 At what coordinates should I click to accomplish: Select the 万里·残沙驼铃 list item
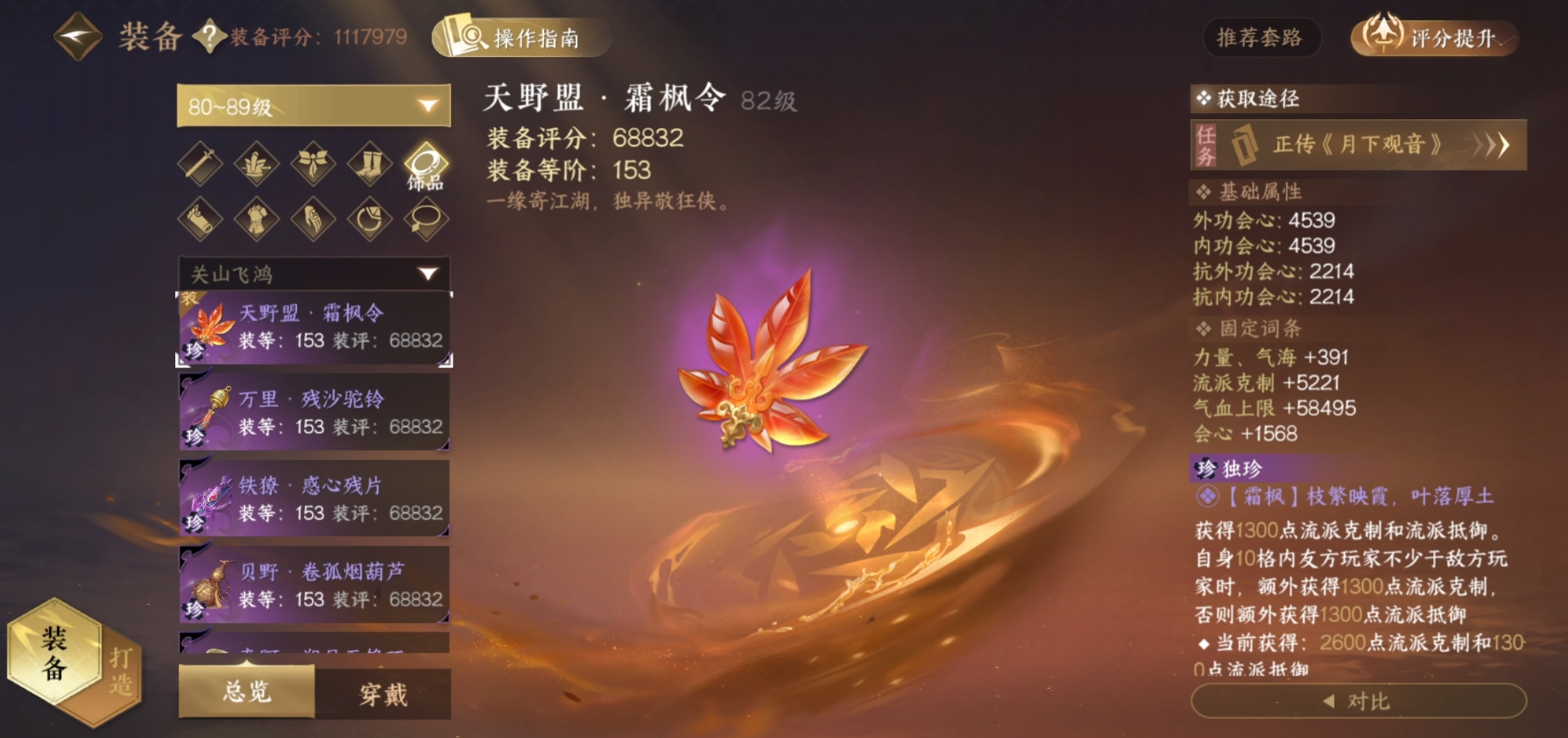click(x=314, y=410)
